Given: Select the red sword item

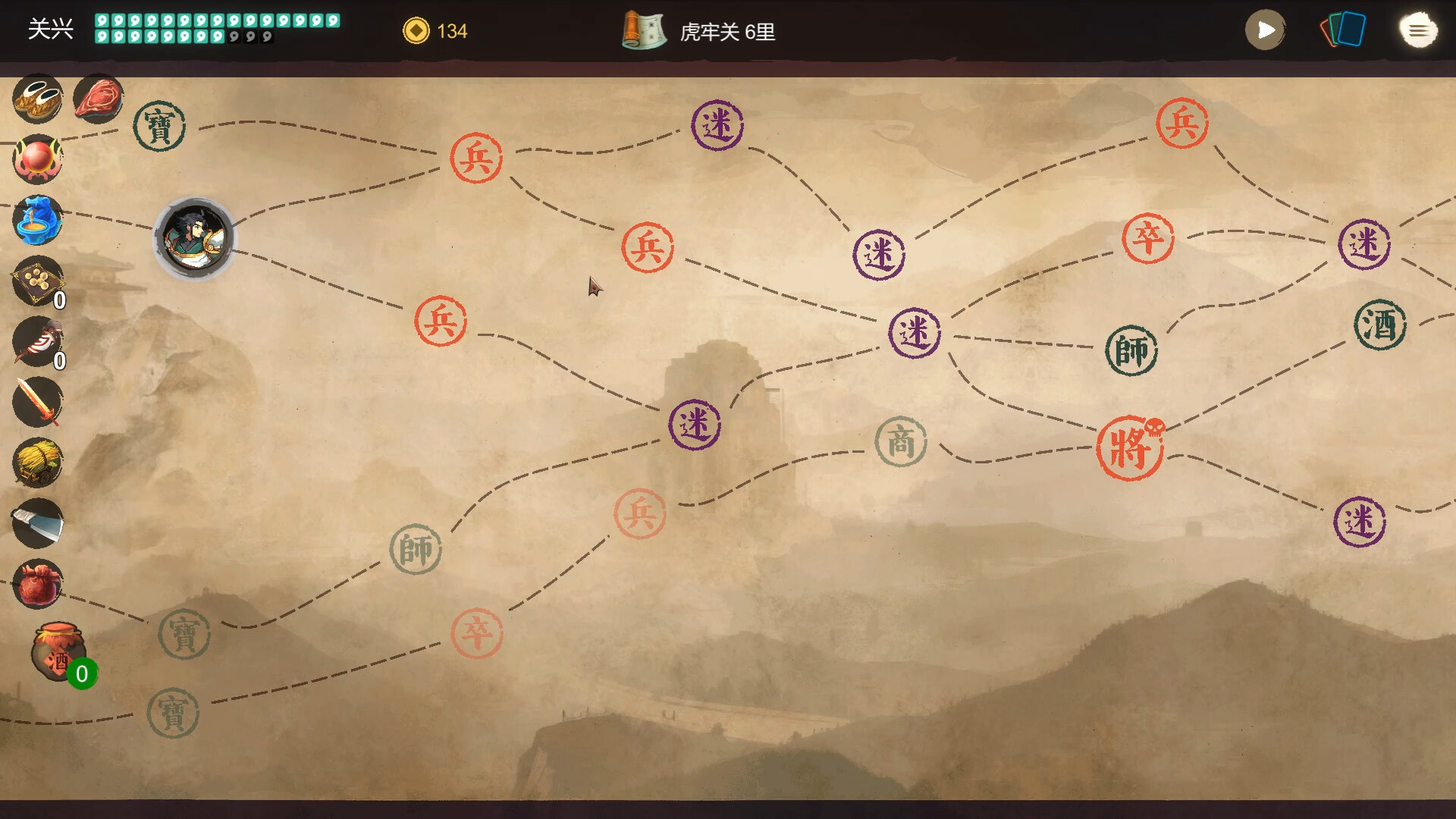Looking at the screenshot, I should 38,400.
